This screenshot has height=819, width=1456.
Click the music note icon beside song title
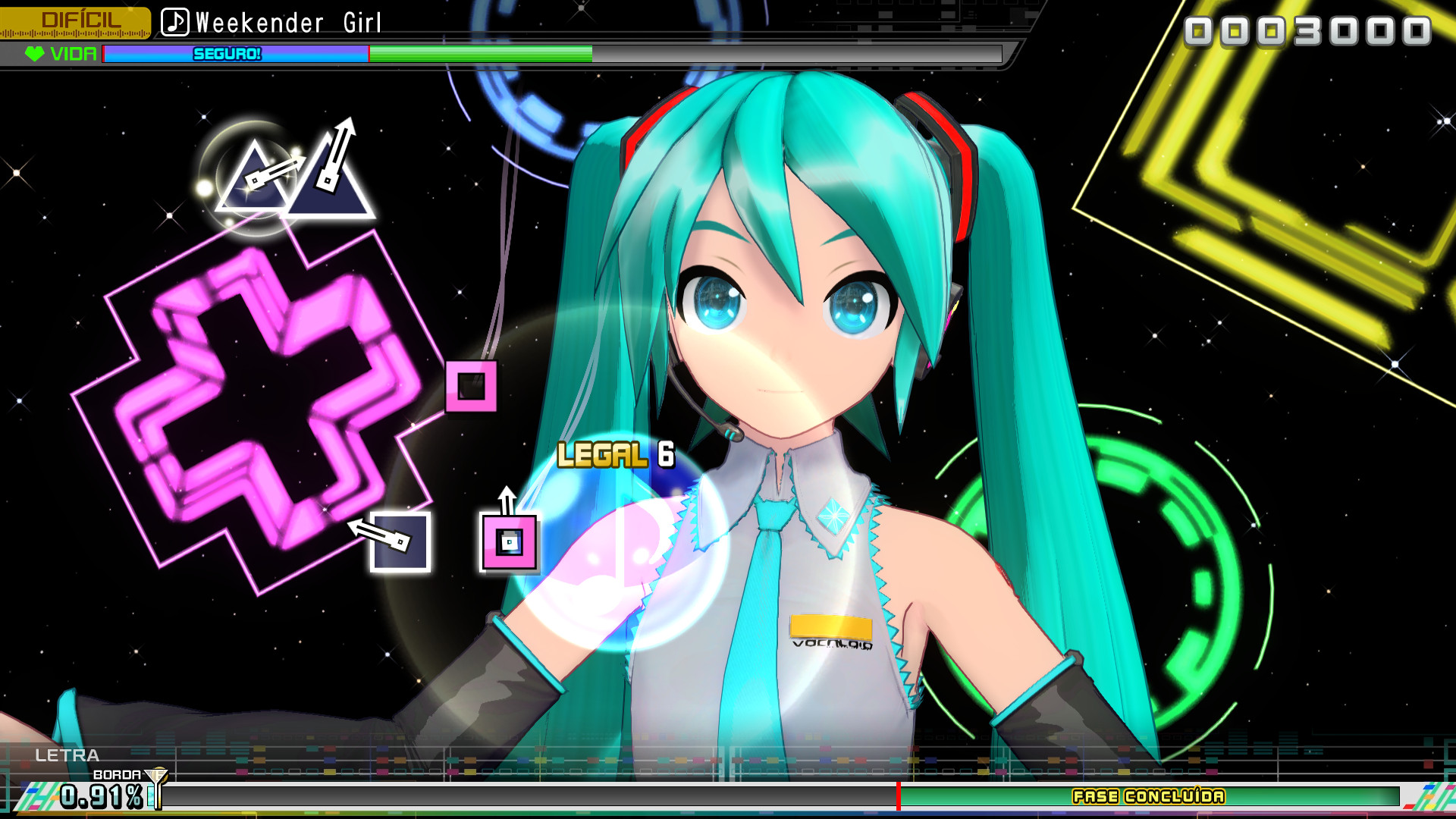pos(175,22)
